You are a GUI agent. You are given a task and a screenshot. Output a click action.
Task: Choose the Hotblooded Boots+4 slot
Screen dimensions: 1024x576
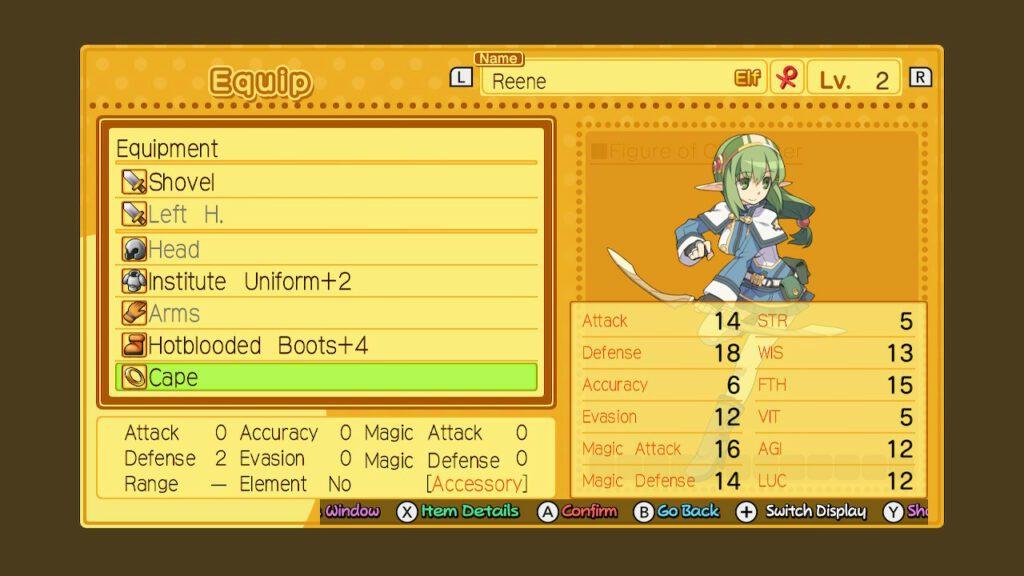coord(326,345)
